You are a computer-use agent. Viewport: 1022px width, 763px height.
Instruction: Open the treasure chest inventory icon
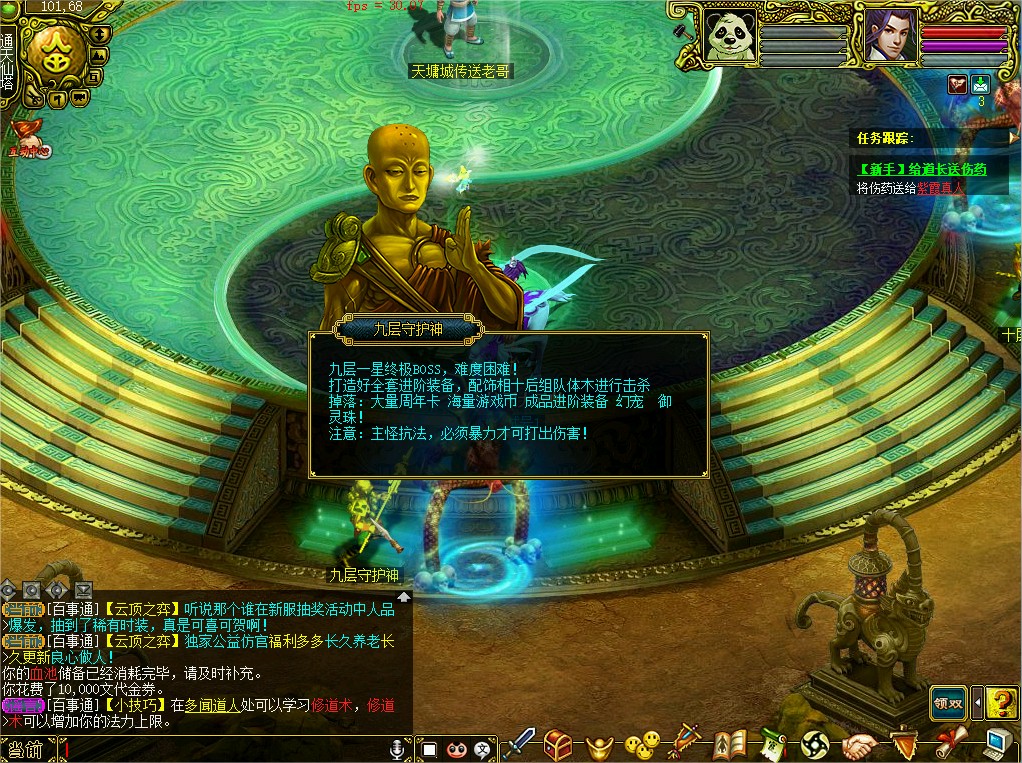[x=559, y=743]
